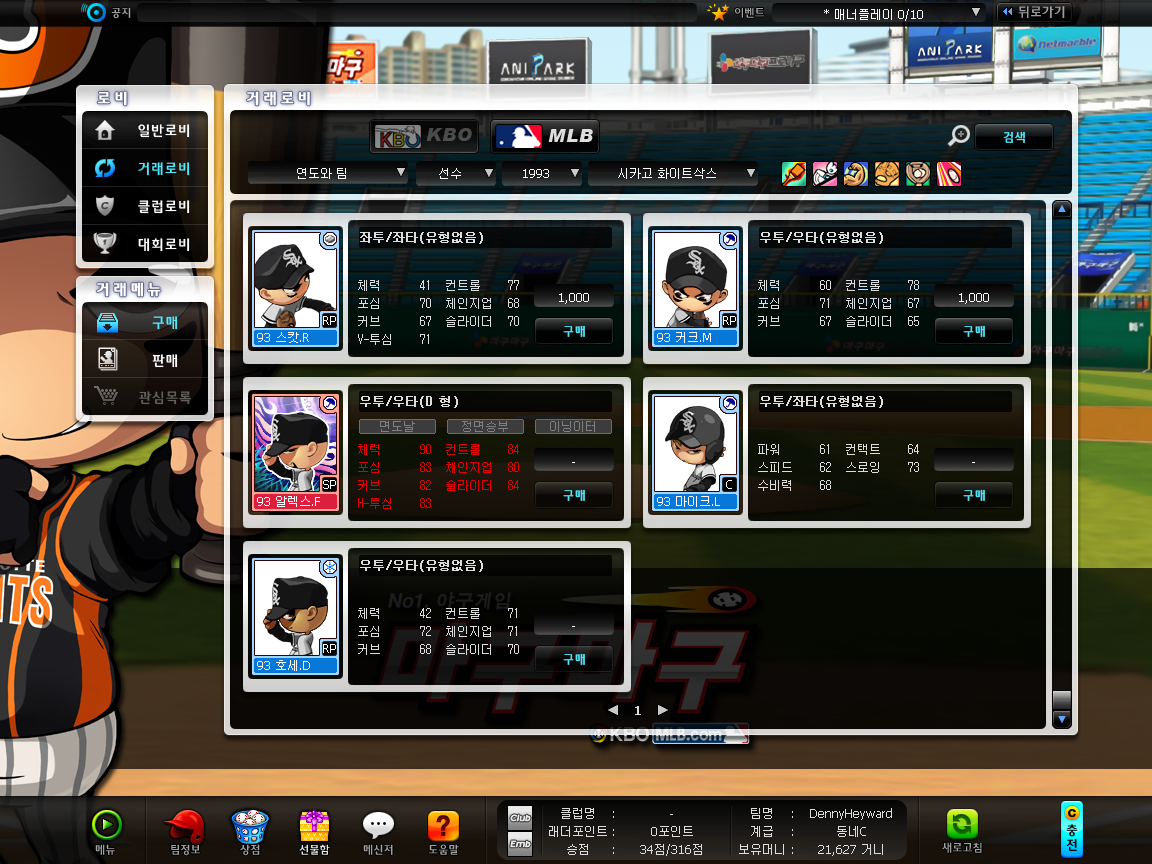This screenshot has width=1152, height=864.
Task: Open the 연도와 팀 filter dropdown
Action: (328, 173)
